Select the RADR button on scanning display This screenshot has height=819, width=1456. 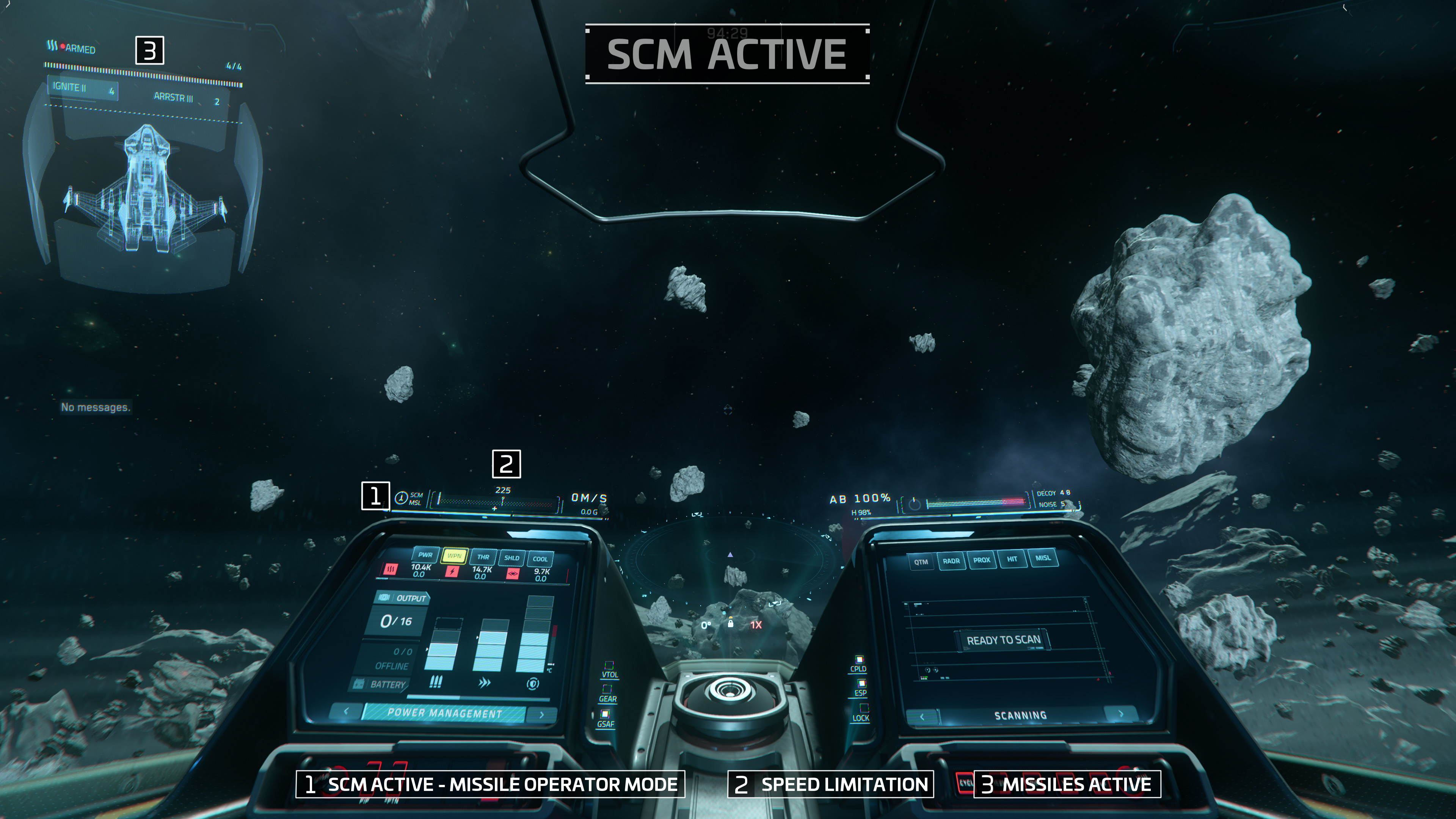[x=951, y=561]
